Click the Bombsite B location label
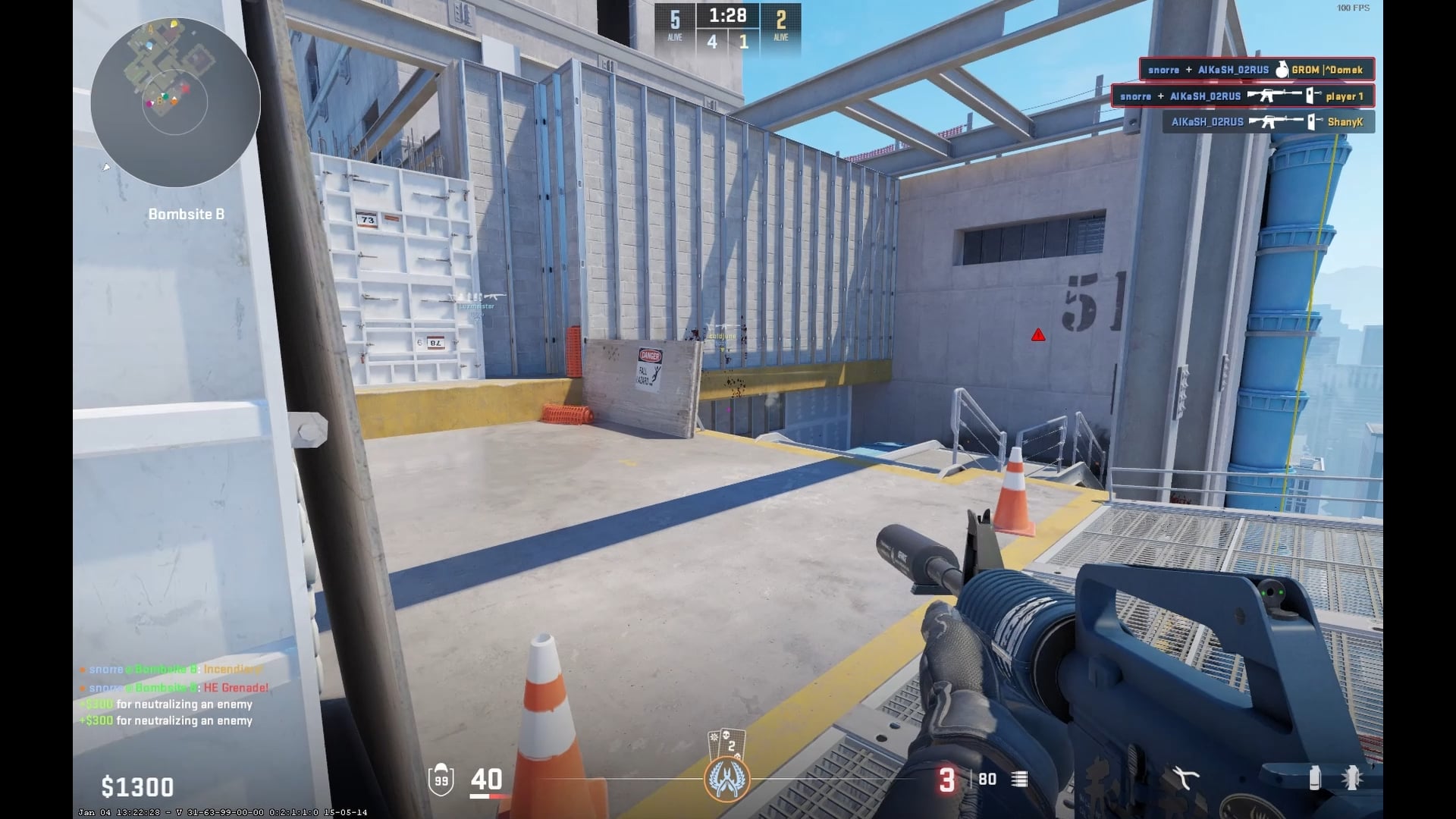The image size is (1456, 819). point(186,214)
